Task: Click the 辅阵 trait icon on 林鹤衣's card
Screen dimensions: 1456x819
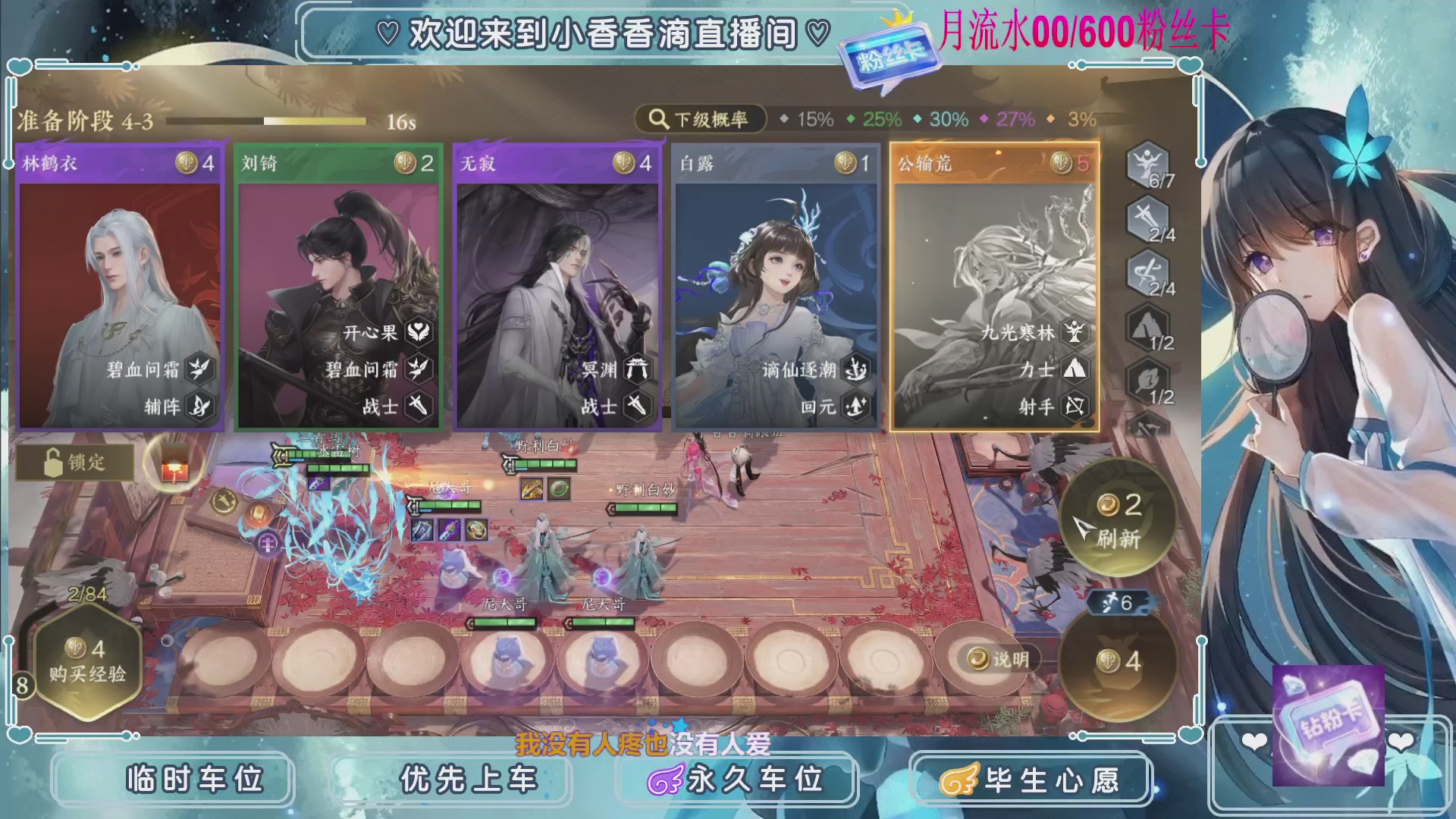Action: pyautogui.click(x=200, y=406)
